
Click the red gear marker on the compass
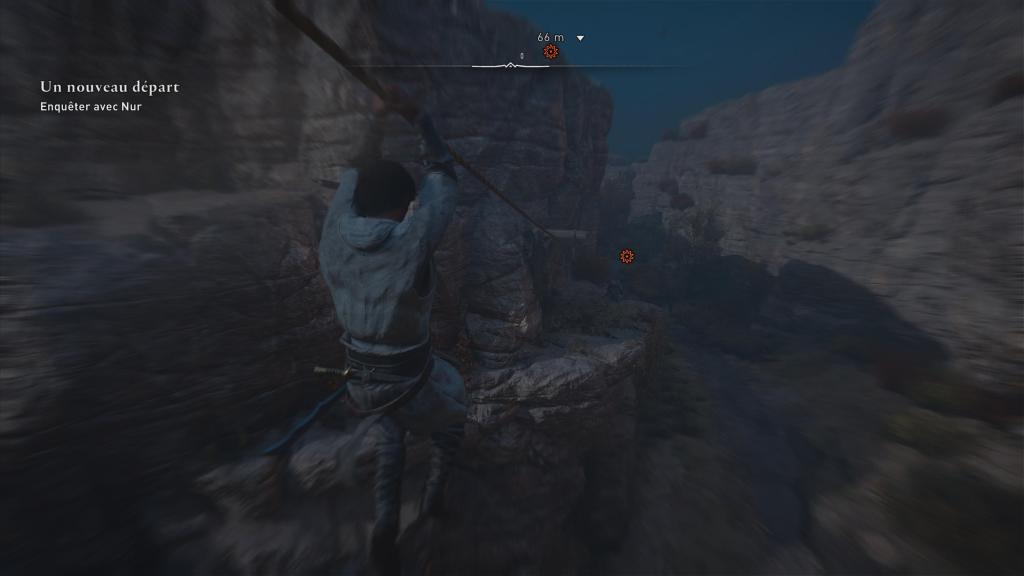tap(550, 51)
